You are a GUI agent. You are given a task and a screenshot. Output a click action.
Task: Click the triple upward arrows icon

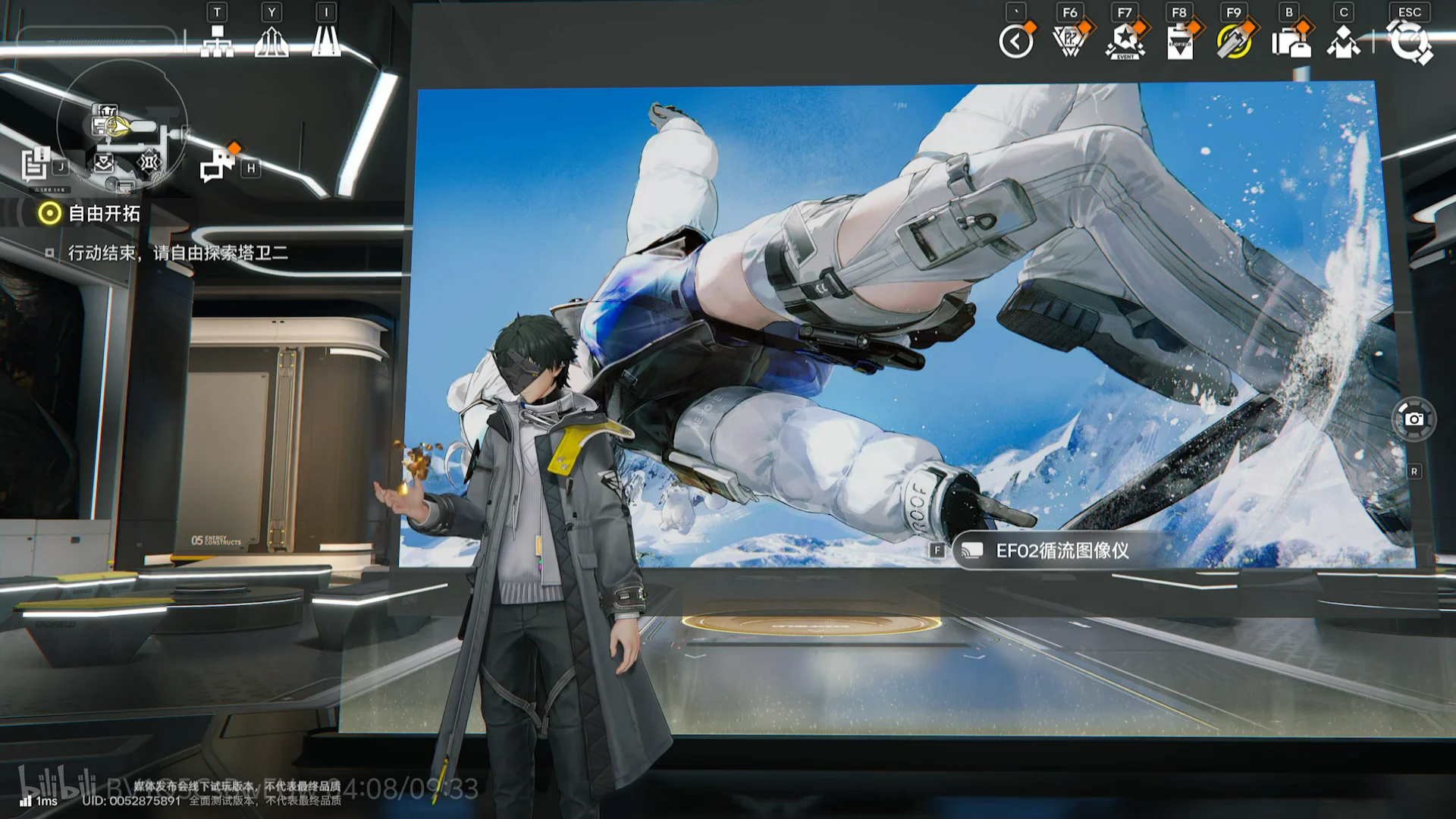271,41
